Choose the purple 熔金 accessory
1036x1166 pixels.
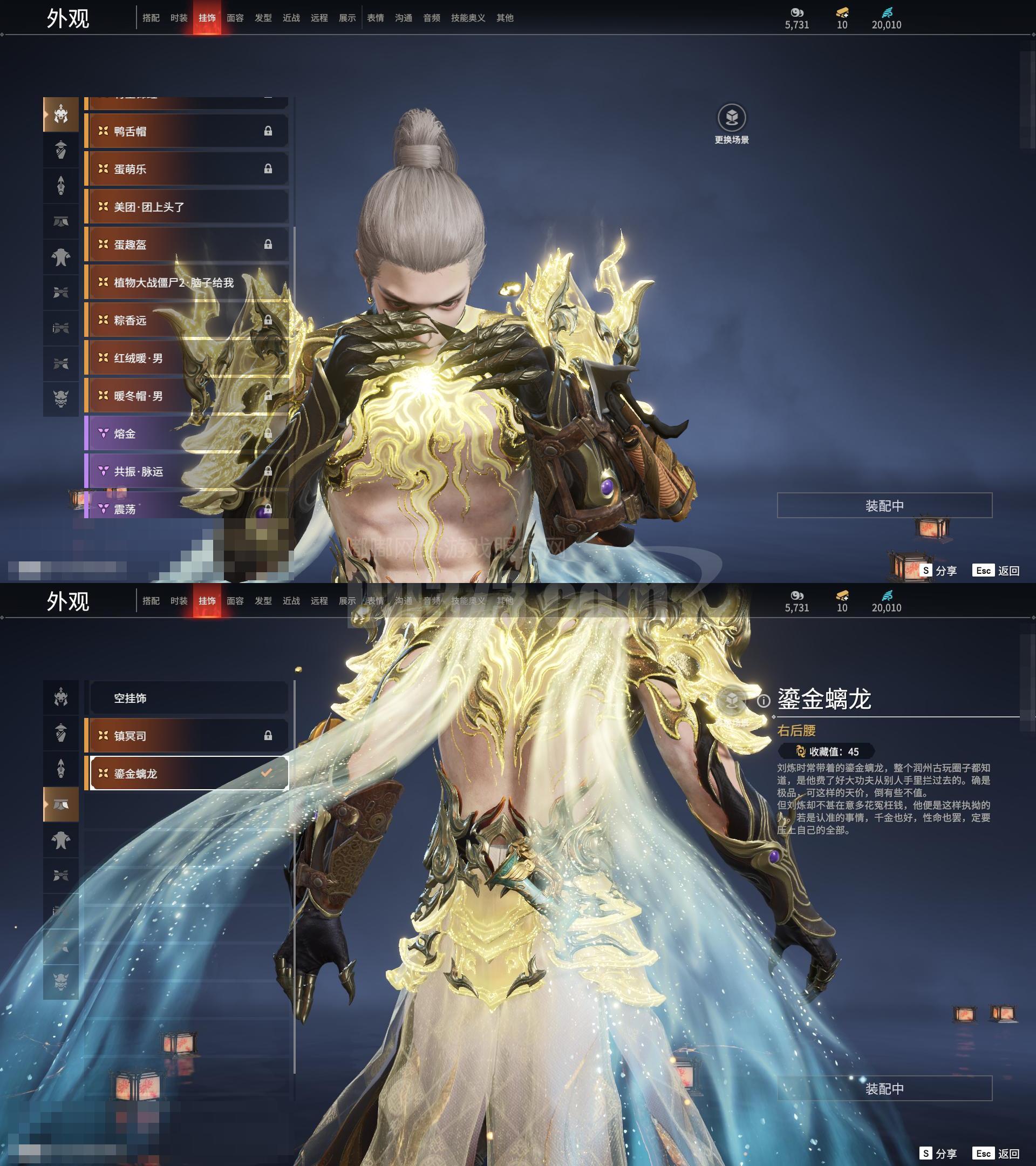pos(186,433)
